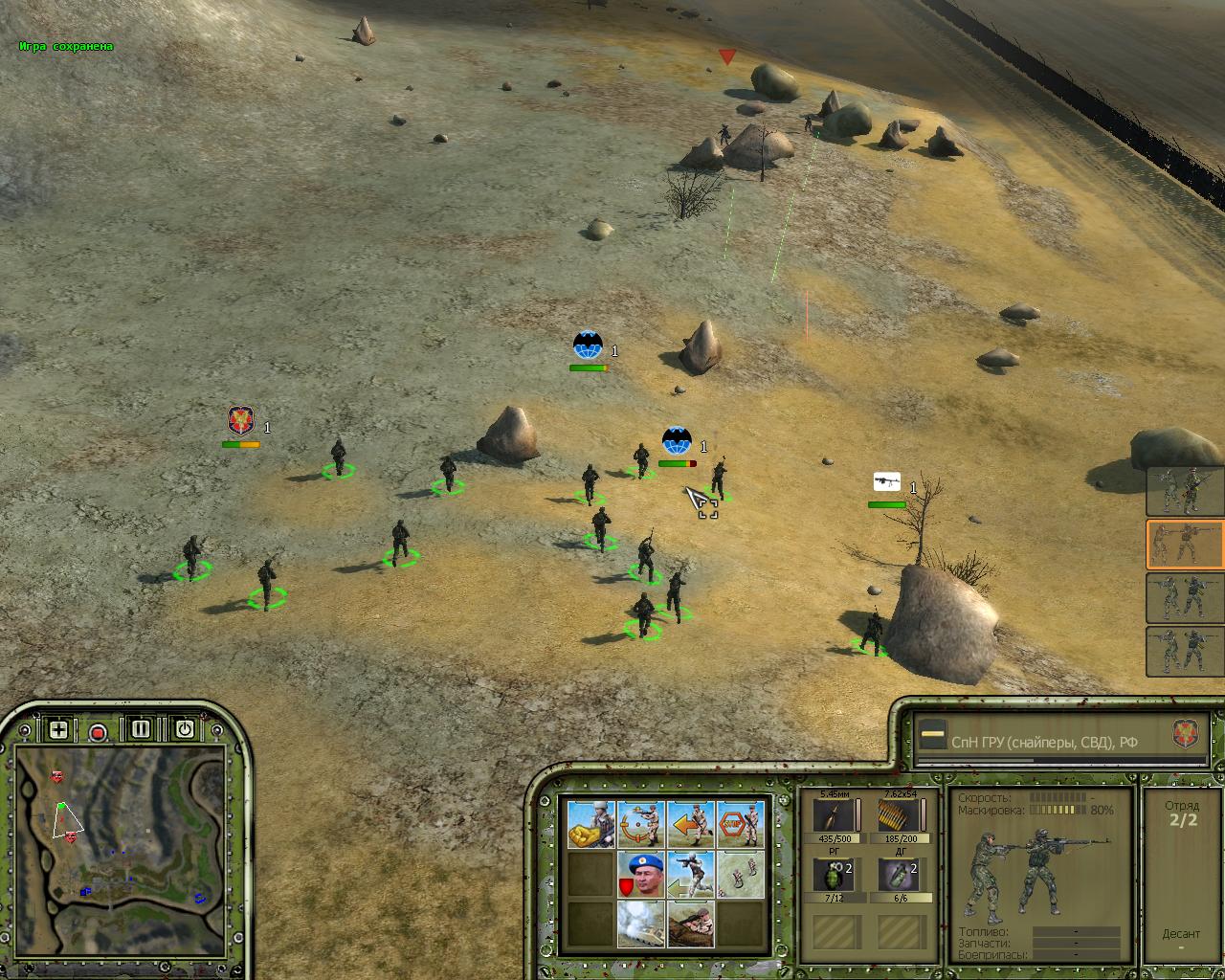Choose the ДГ smoke grenade slot
Viewport: 1225px width, 980px height.
900,876
